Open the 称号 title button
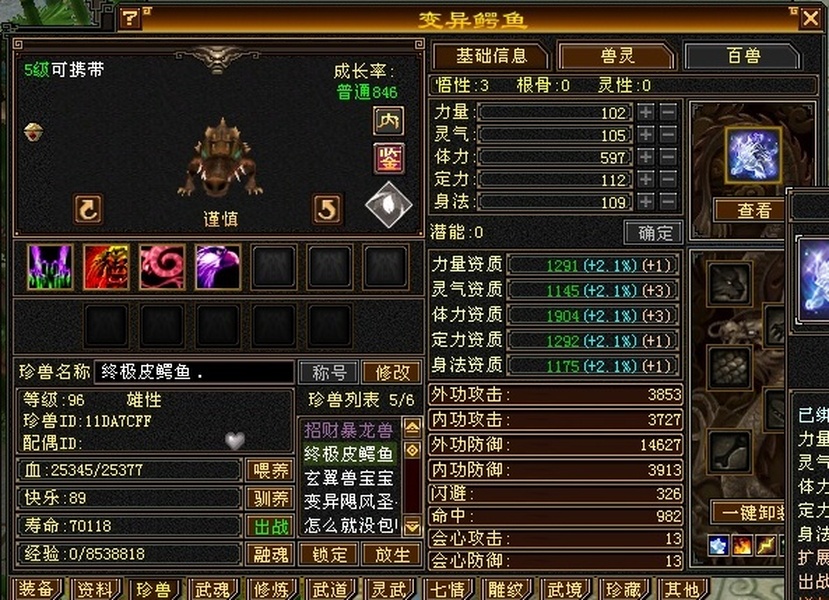Image resolution: width=829 pixels, height=600 pixels. pyautogui.click(x=329, y=373)
